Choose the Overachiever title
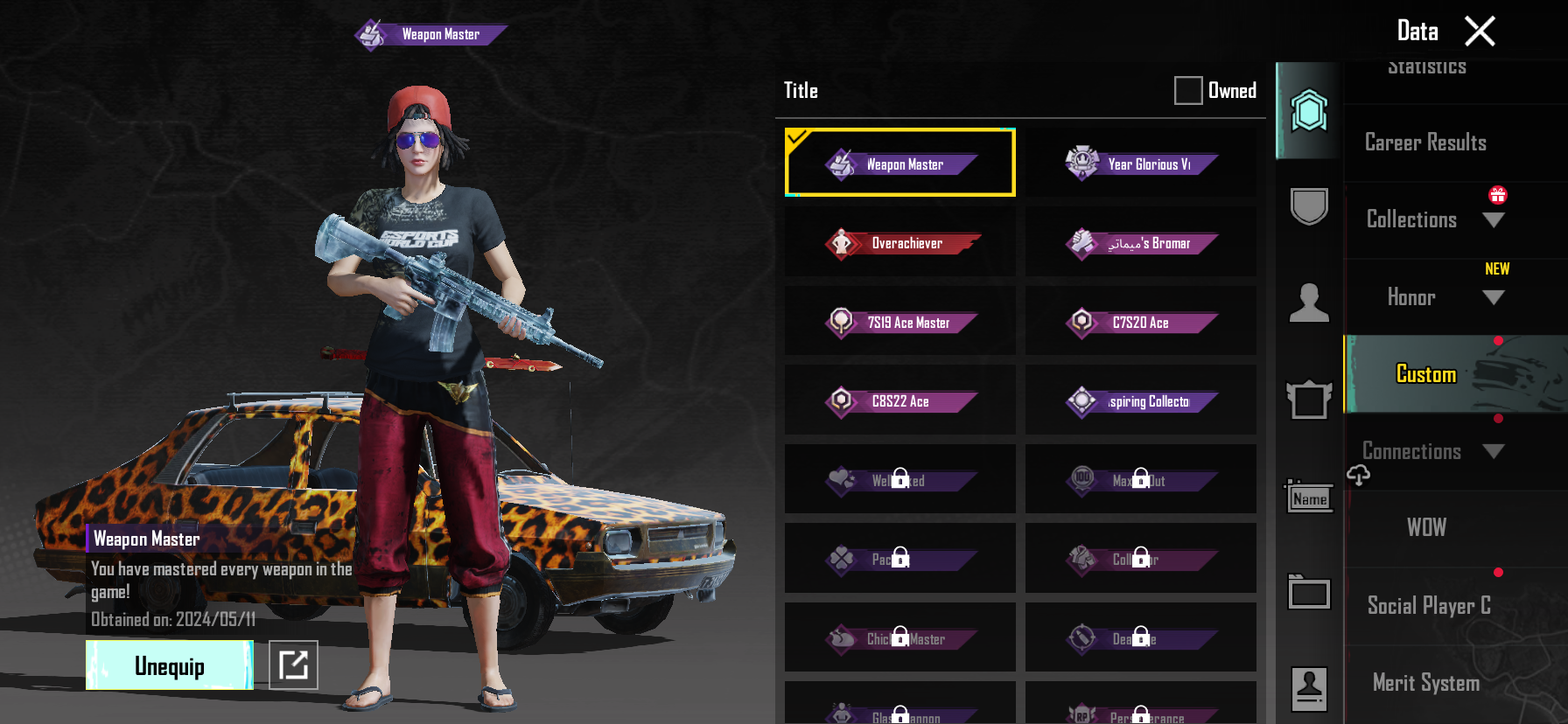The image size is (1568, 724). click(900, 243)
